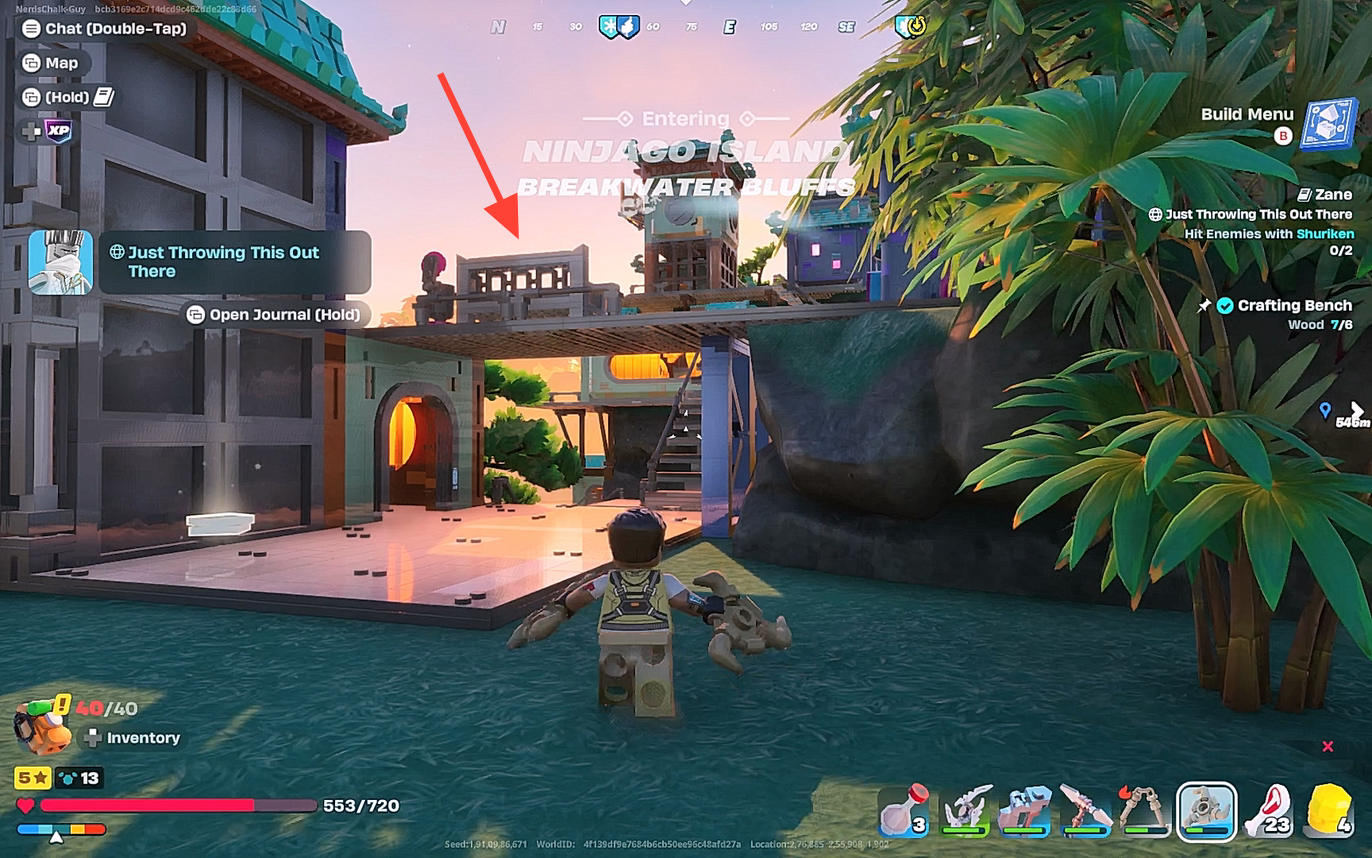Select the red-capped potion hotbar slot
Viewport: 1372px width, 858px height.
pos(904,809)
